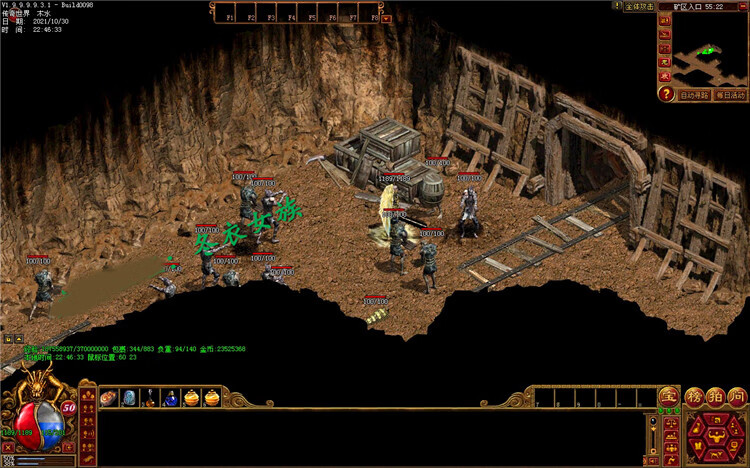Open the 拍 auction button
The image size is (750, 468).
point(715,397)
